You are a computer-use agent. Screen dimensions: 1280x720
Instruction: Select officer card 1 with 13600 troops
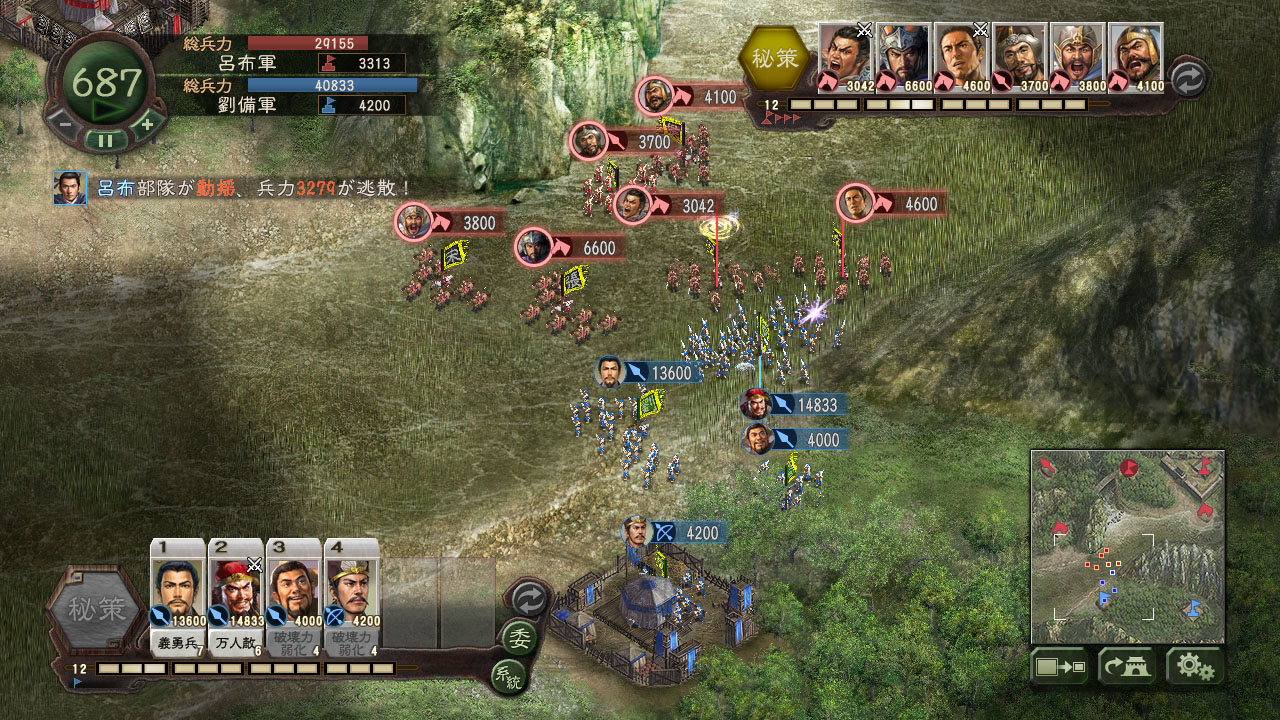point(178,595)
